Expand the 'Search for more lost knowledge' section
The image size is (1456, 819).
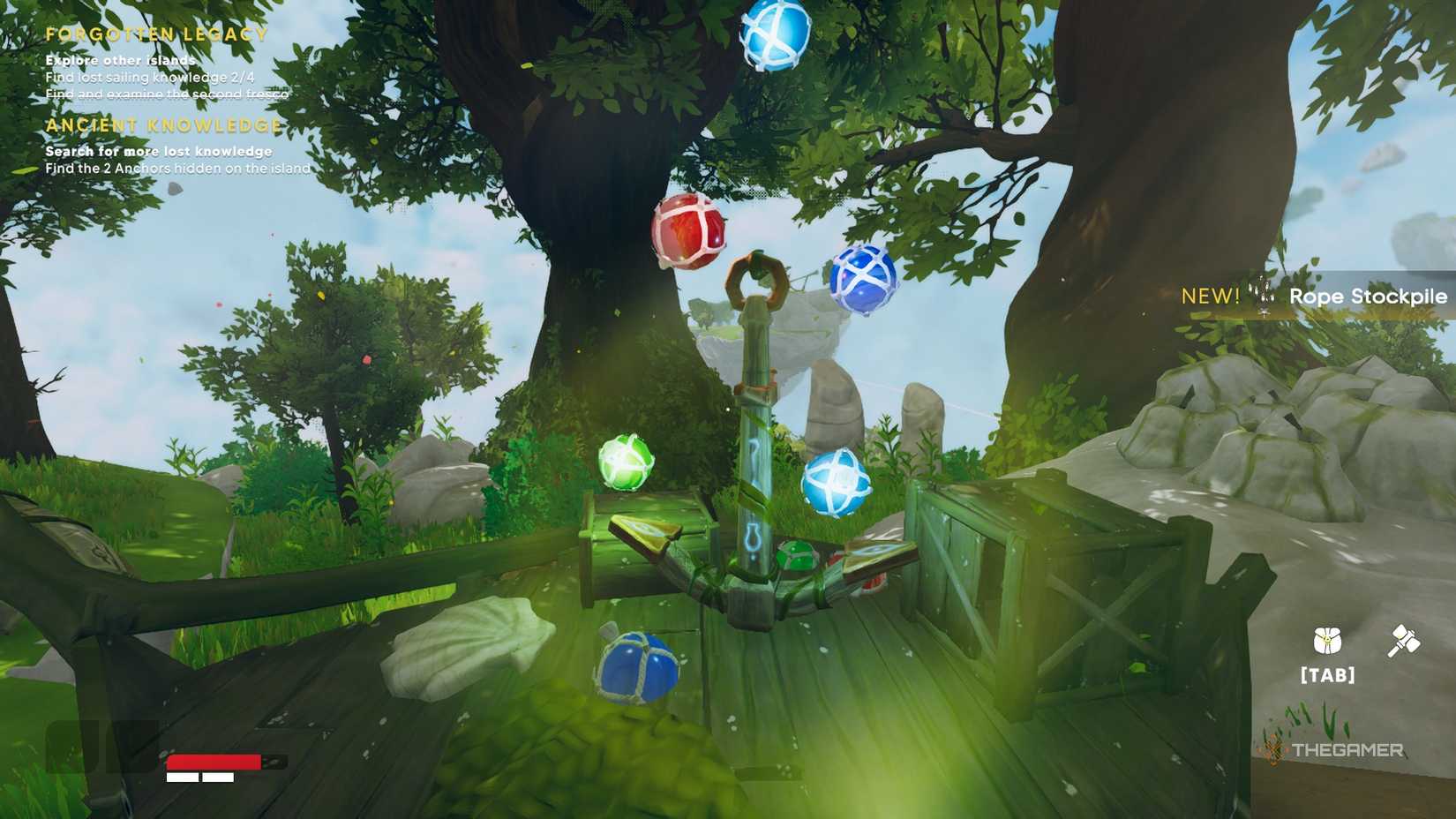click(x=160, y=150)
